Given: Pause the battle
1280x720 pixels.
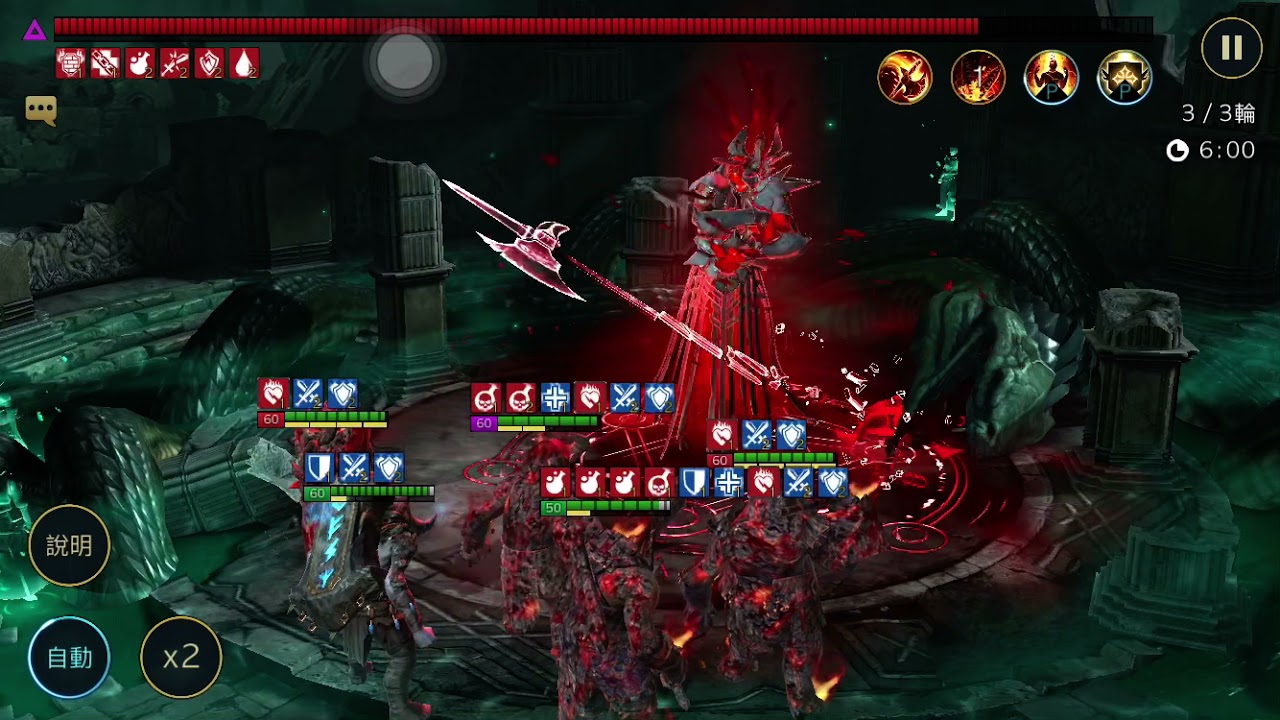Looking at the screenshot, I should pos(1231,48).
